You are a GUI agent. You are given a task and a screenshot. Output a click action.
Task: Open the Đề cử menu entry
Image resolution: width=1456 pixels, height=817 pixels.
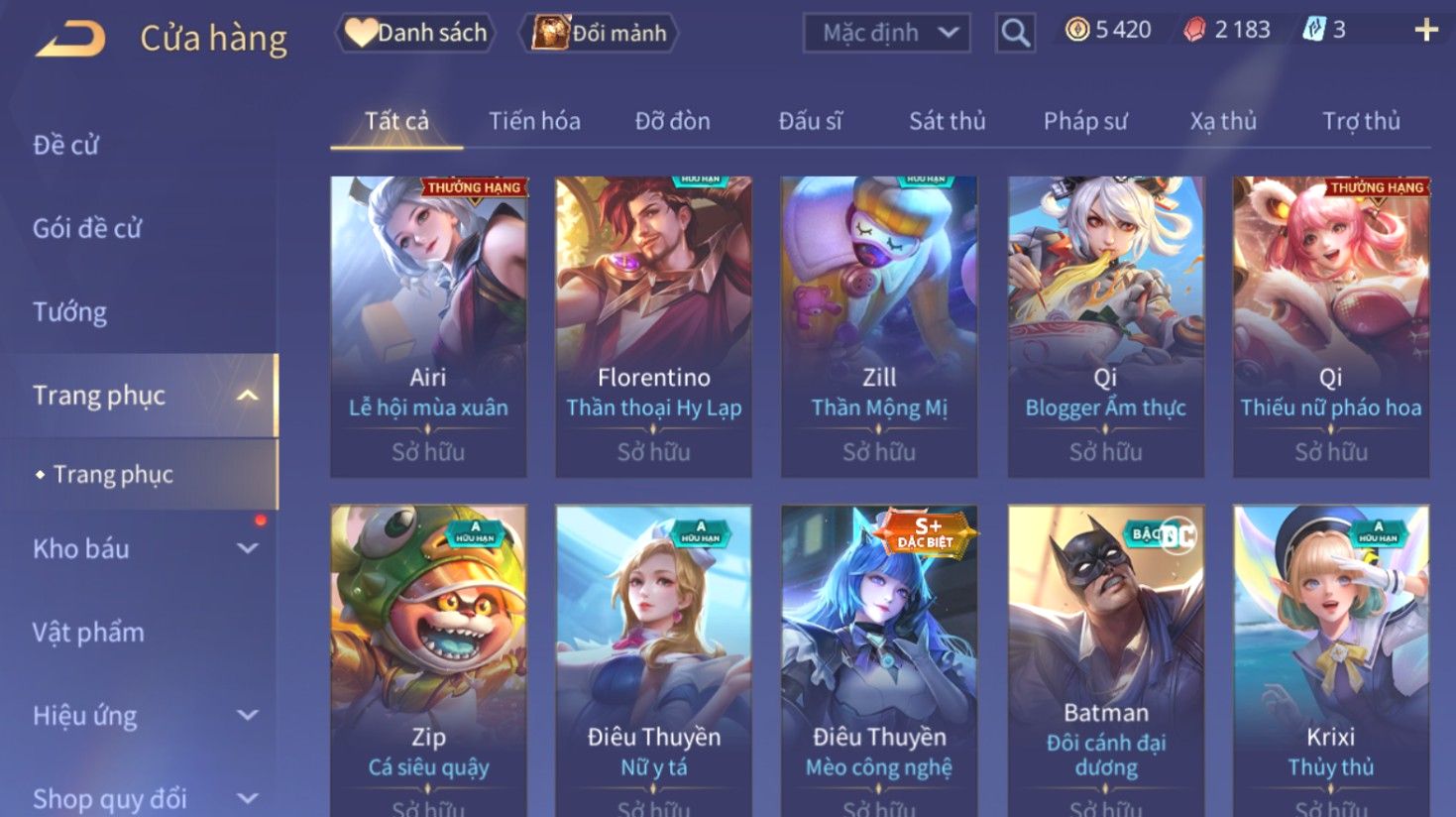point(66,145)
